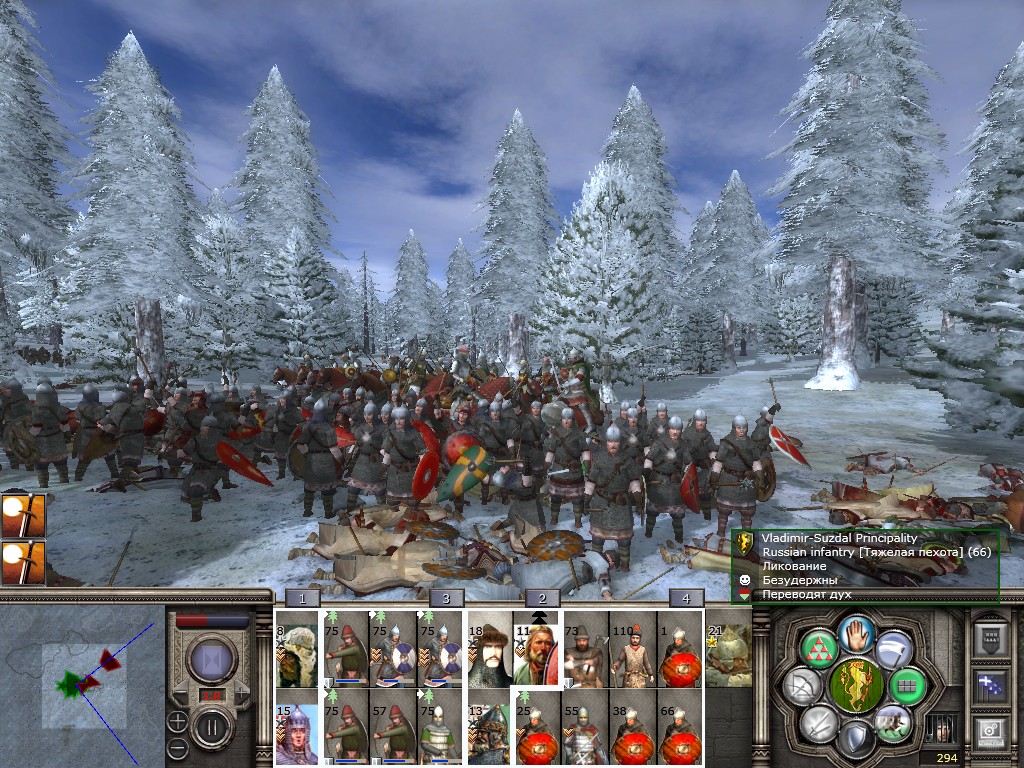
Task: Select the unit card showing 110 soldiers
Action: 632,648
